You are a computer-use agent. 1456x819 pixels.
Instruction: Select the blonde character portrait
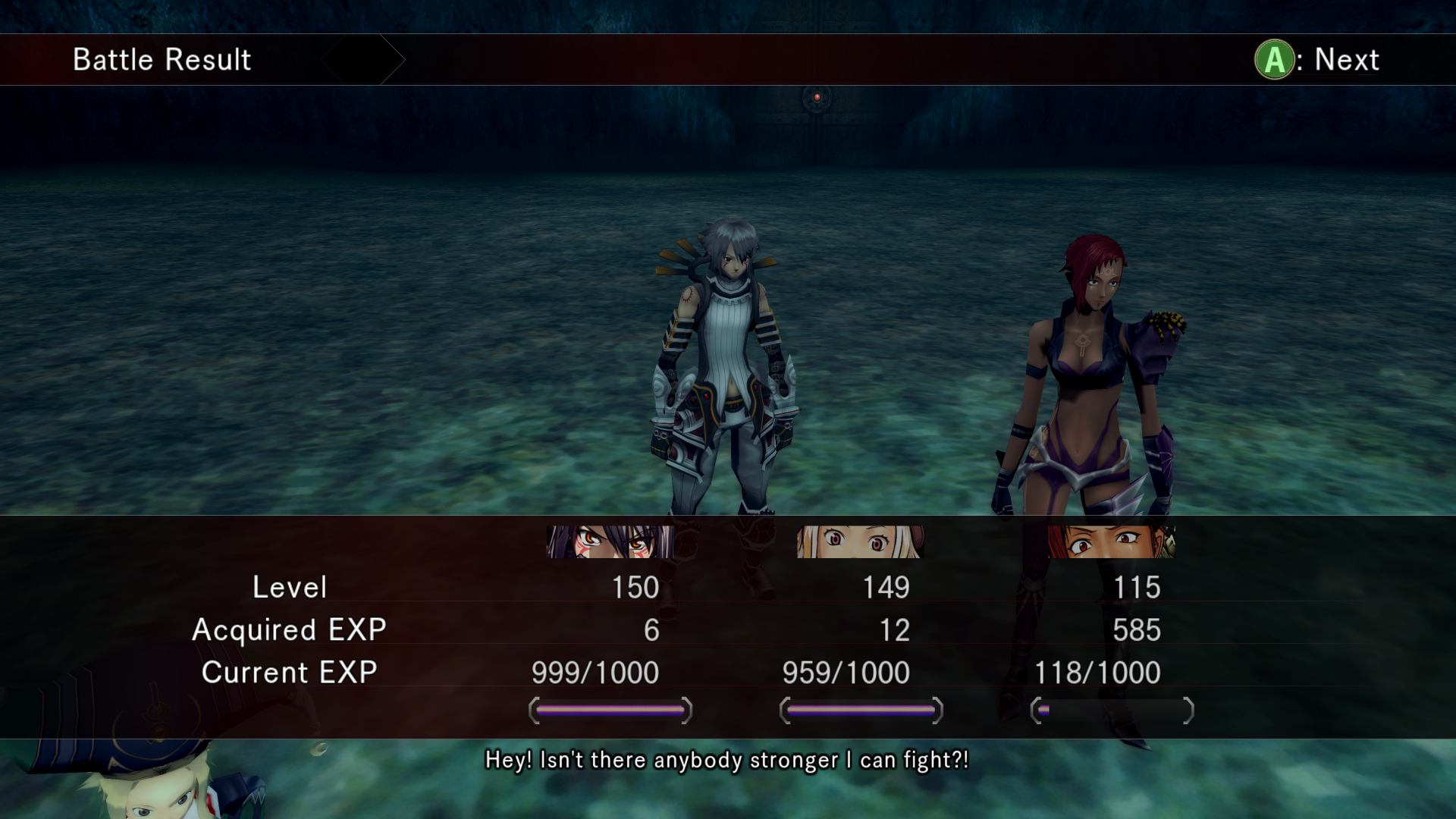[x=860, y=541]
